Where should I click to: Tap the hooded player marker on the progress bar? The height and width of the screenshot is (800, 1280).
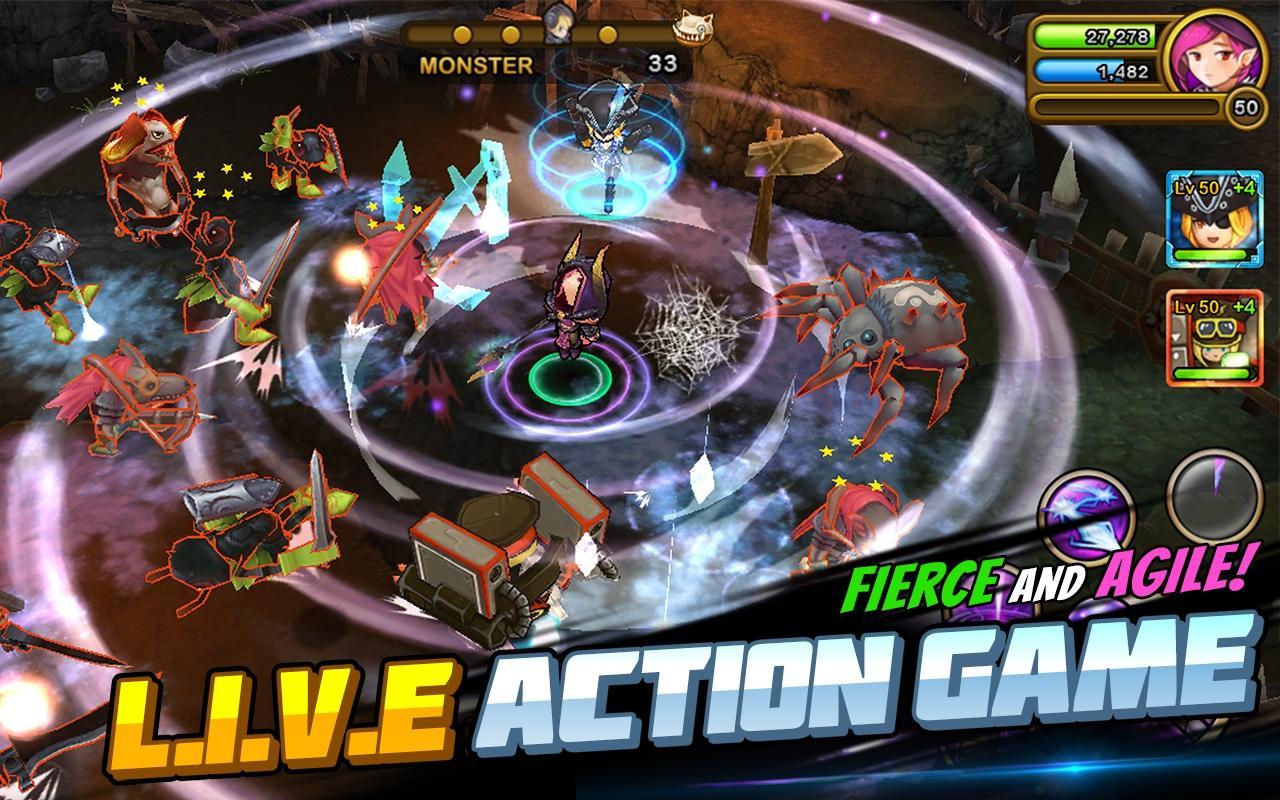tap(557, 25)
